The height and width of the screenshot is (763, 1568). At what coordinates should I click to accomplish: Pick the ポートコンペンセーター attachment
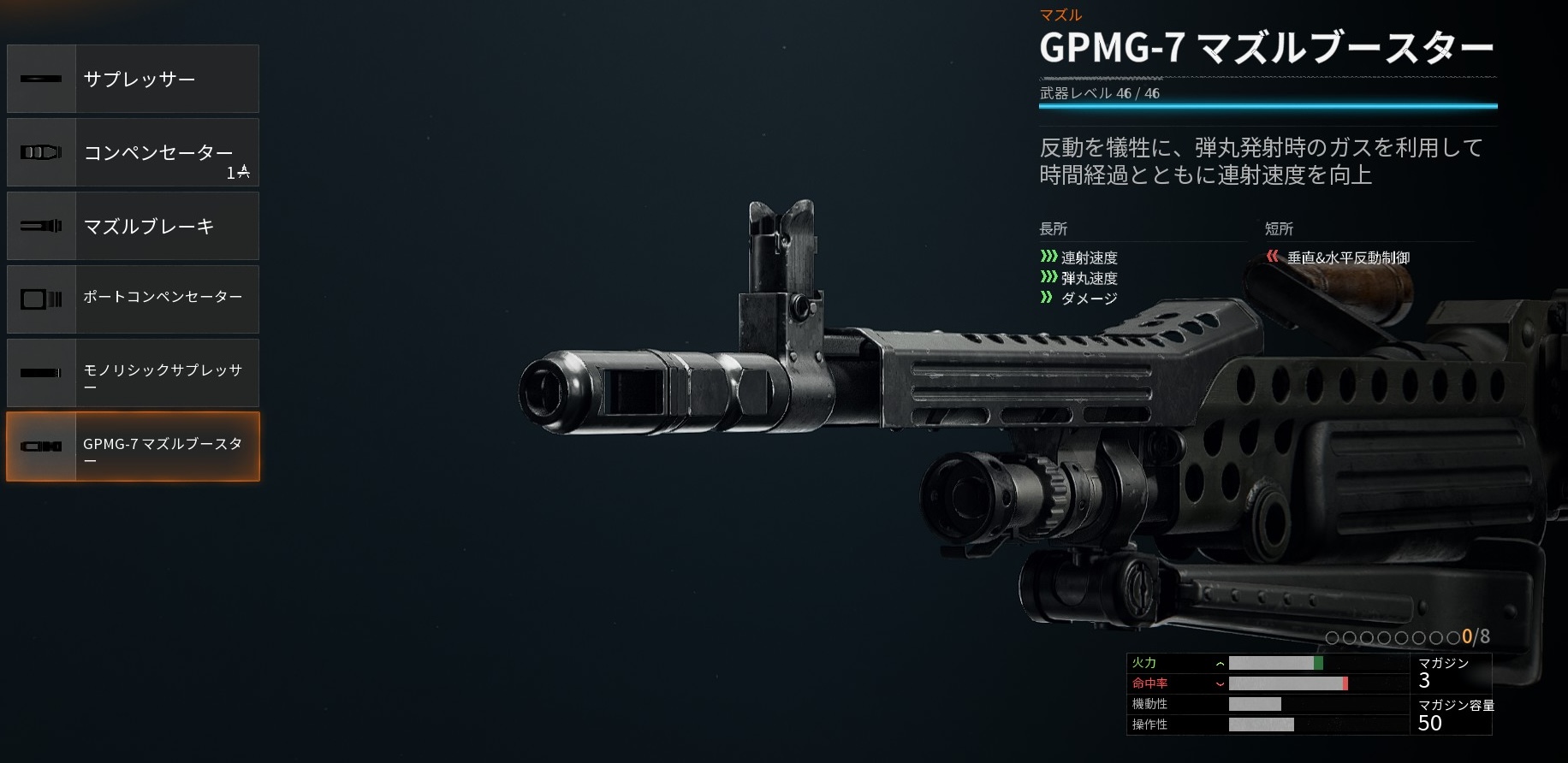134,299
